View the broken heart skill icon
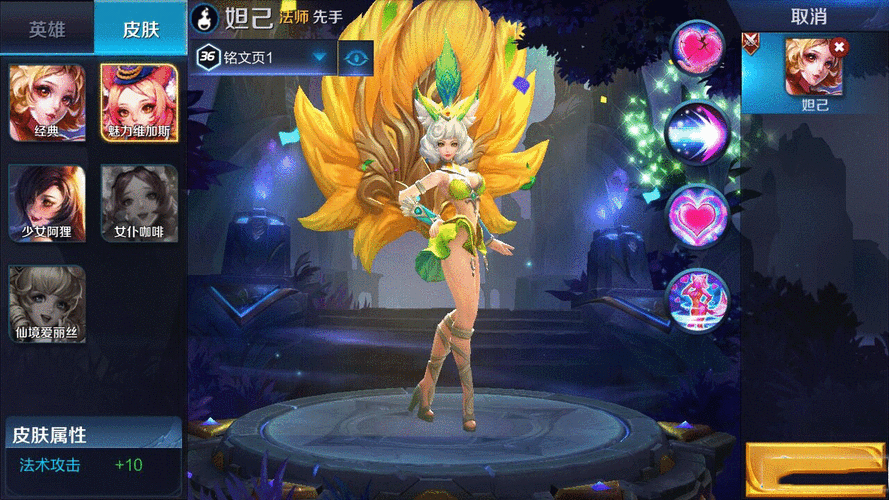The height and width of the screenshot is (500, 889). tap(698, 48)
